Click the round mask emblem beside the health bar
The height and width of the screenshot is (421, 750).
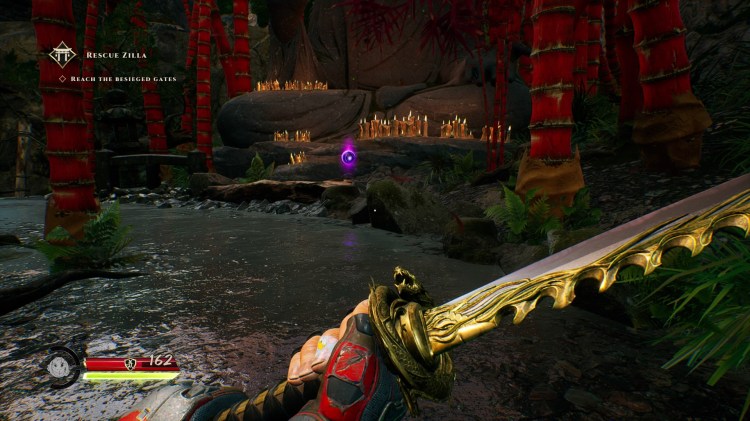(x=61, y=366)
